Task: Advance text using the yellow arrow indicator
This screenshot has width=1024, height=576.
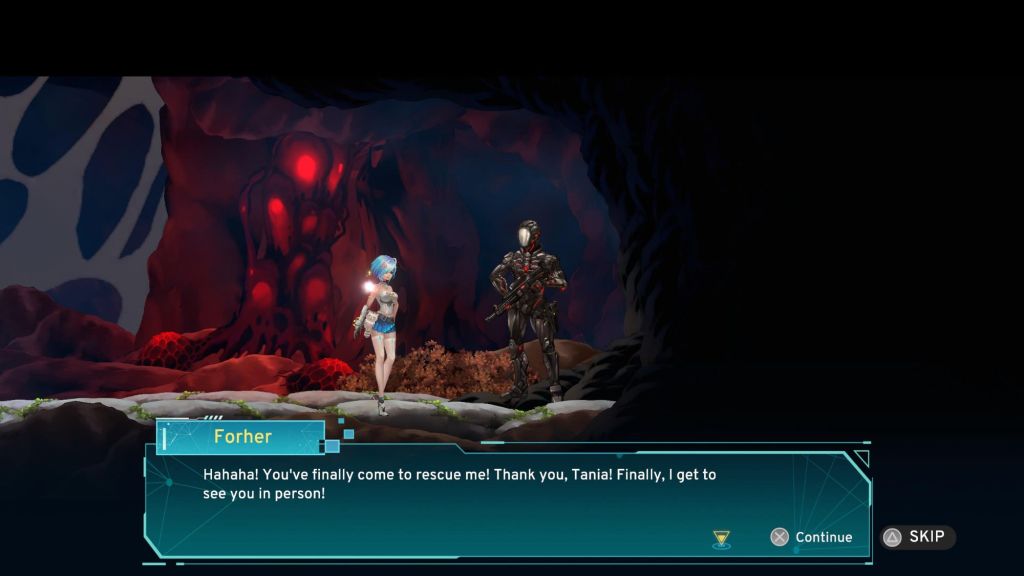Action: click(x=721, y=539)
